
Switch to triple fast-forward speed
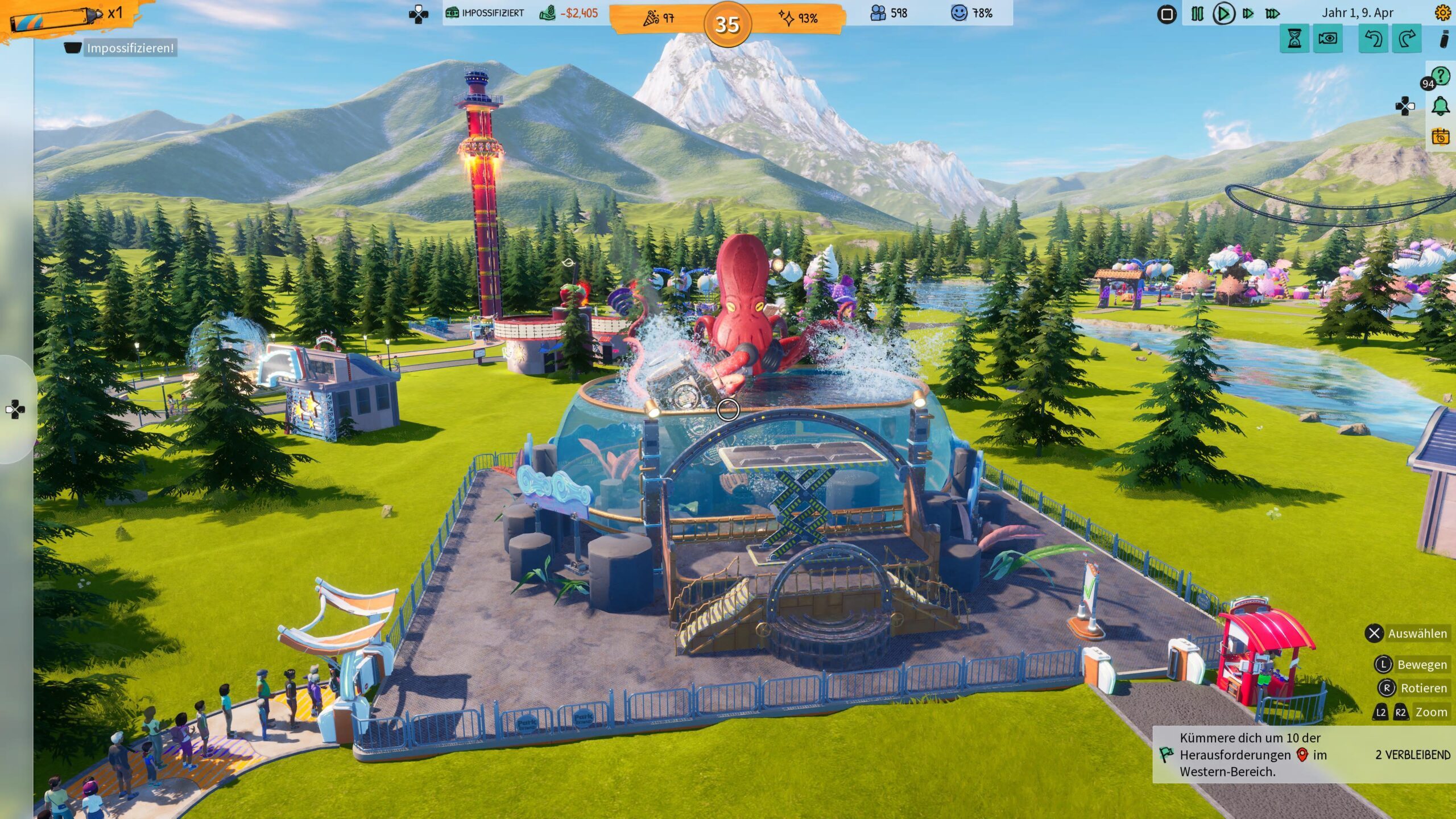1273,14
